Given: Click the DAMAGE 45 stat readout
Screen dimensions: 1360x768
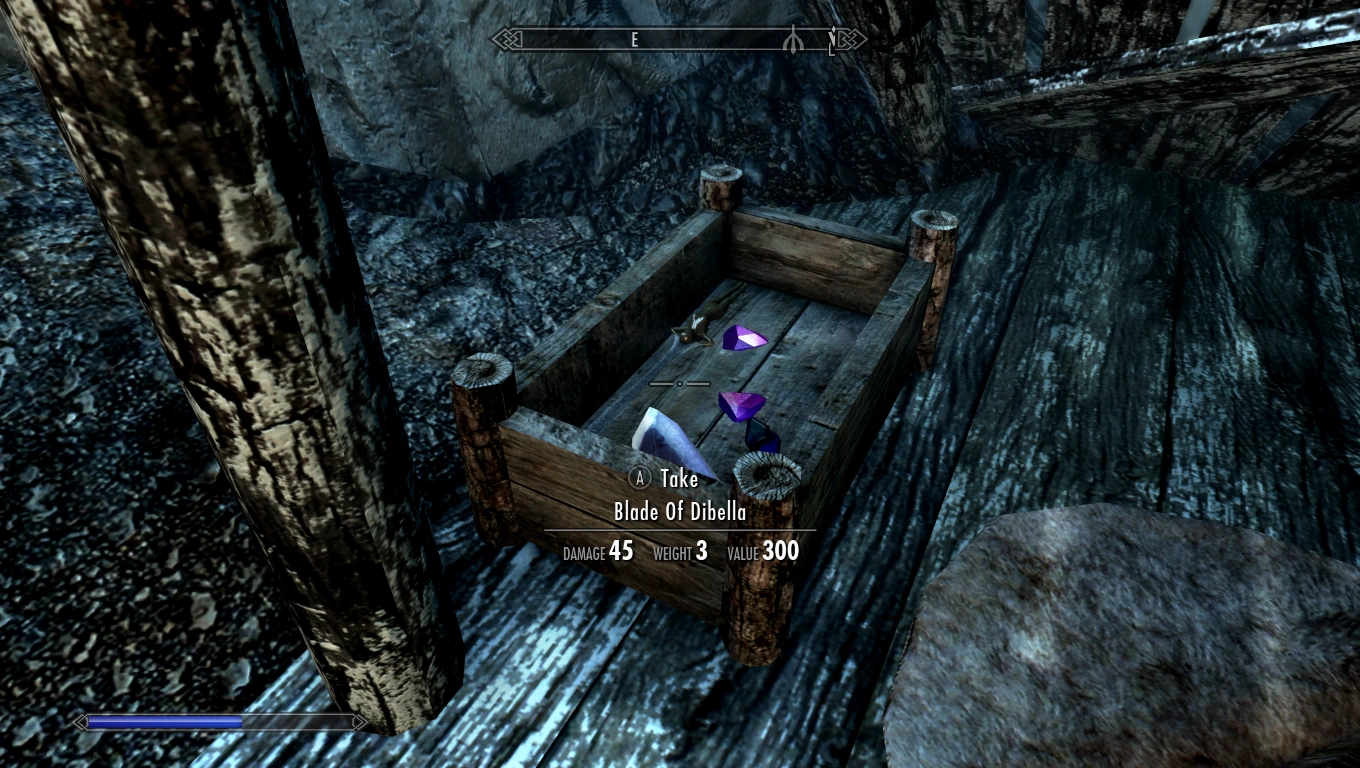Looking at the screenshot, I should coord(597,551).
